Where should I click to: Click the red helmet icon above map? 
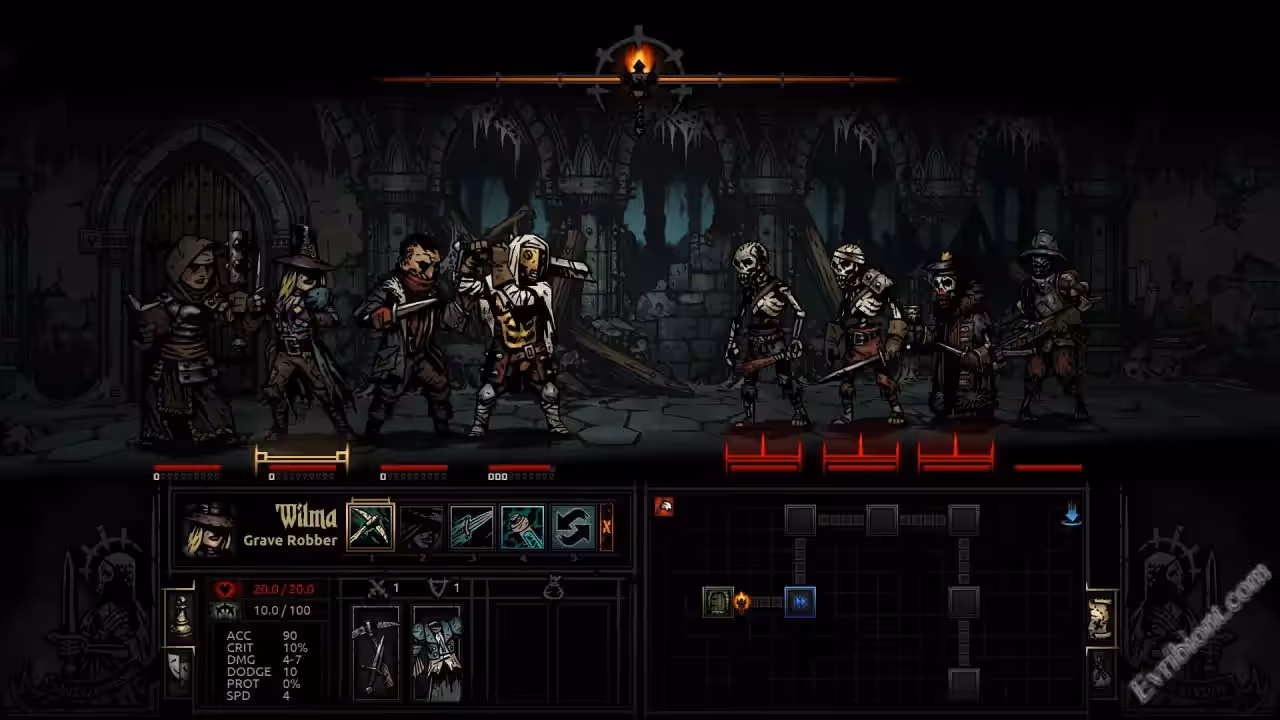(x=664, y=506)
